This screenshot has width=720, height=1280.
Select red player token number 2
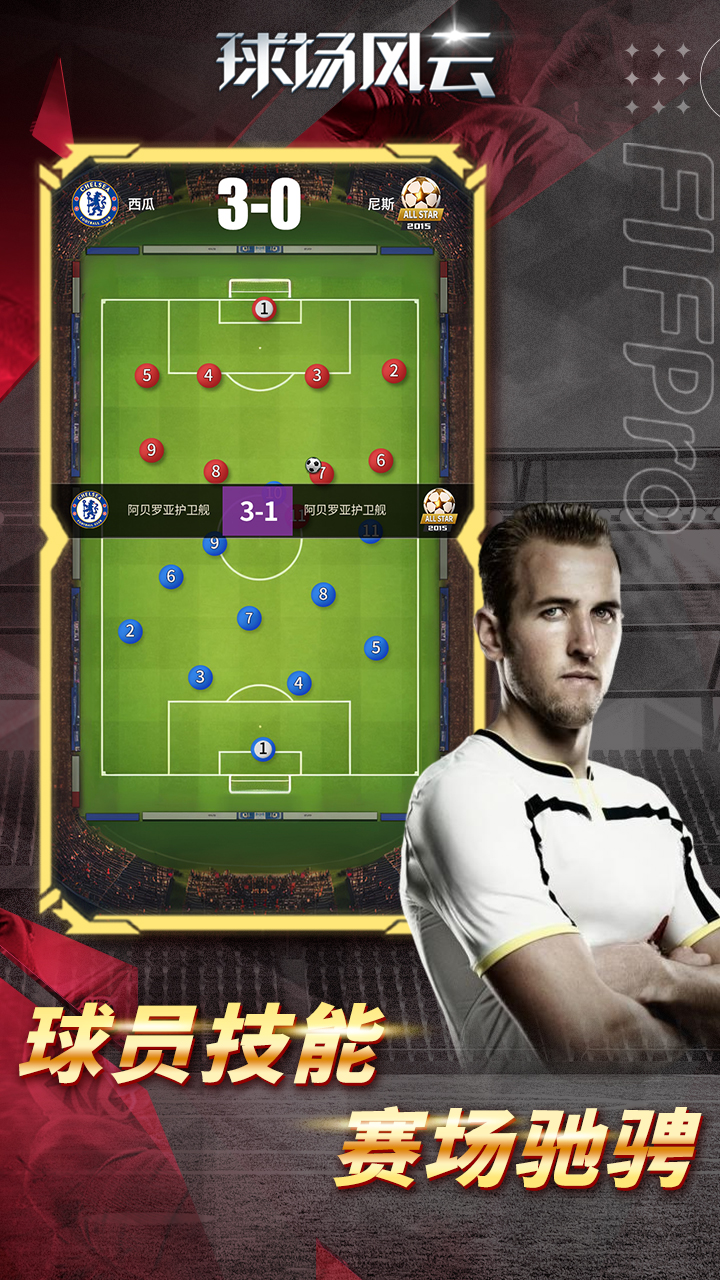(x=394, y=371)
